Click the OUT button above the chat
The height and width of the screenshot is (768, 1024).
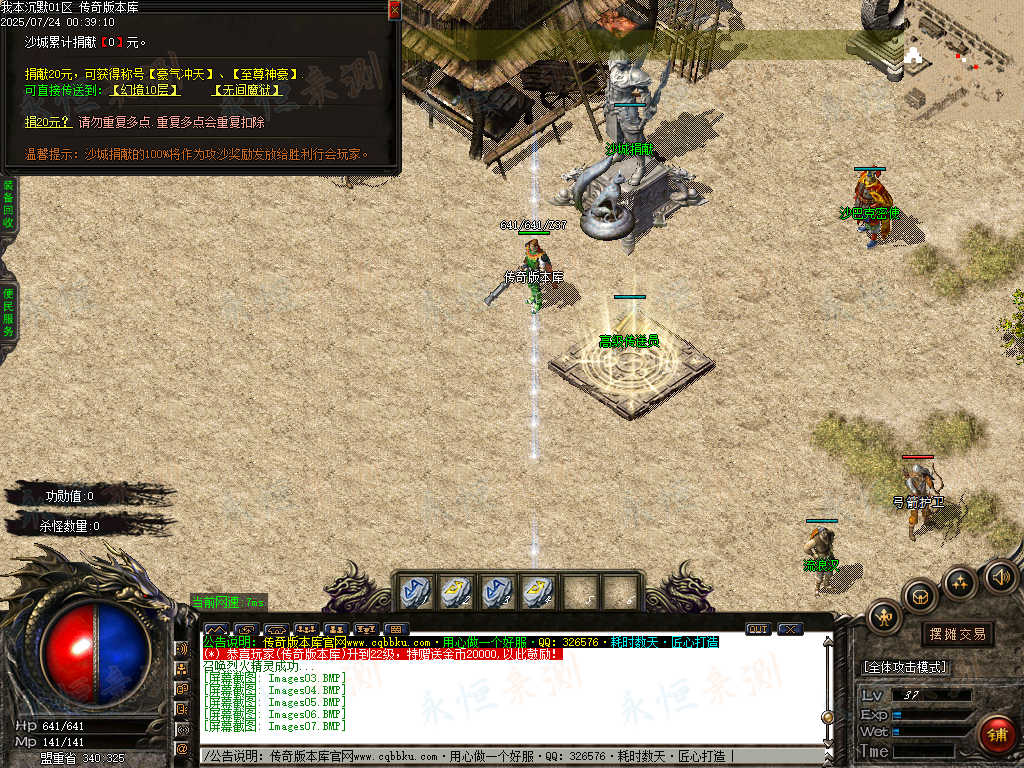tap(758, 629)
